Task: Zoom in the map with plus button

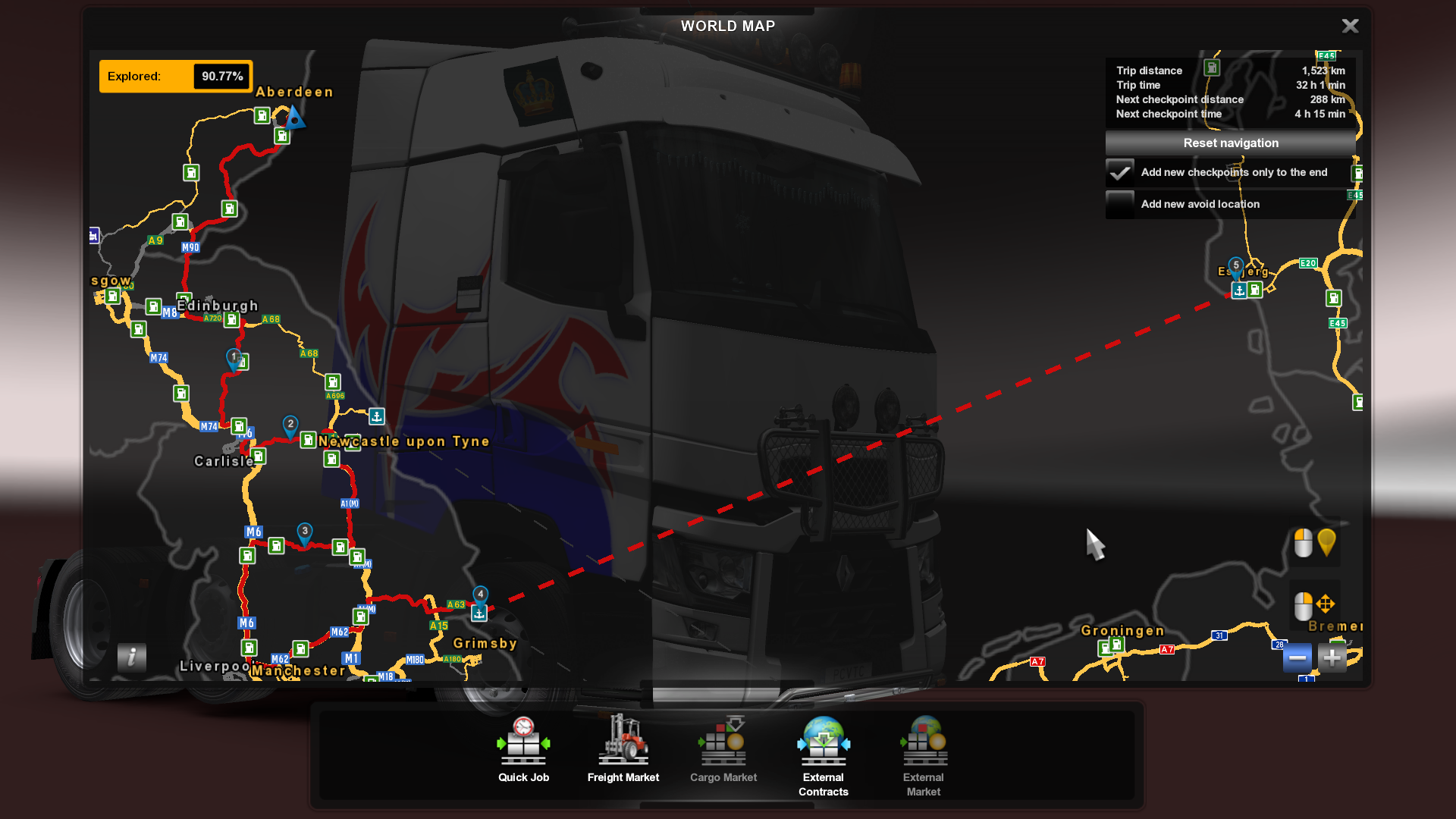Action: (1332, 658)
